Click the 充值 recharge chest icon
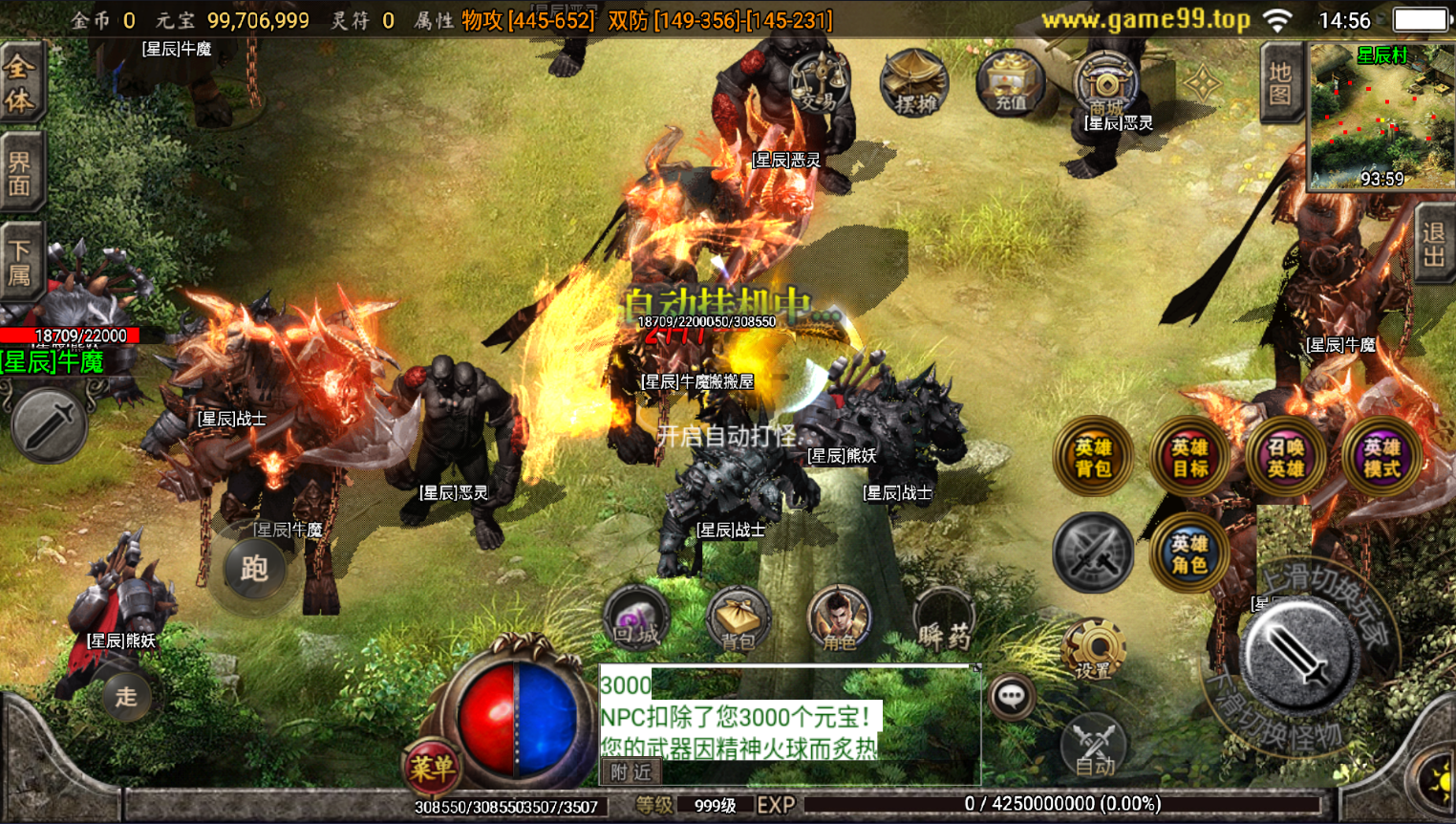This screenshot has height=824, width=1456. 1010,83
